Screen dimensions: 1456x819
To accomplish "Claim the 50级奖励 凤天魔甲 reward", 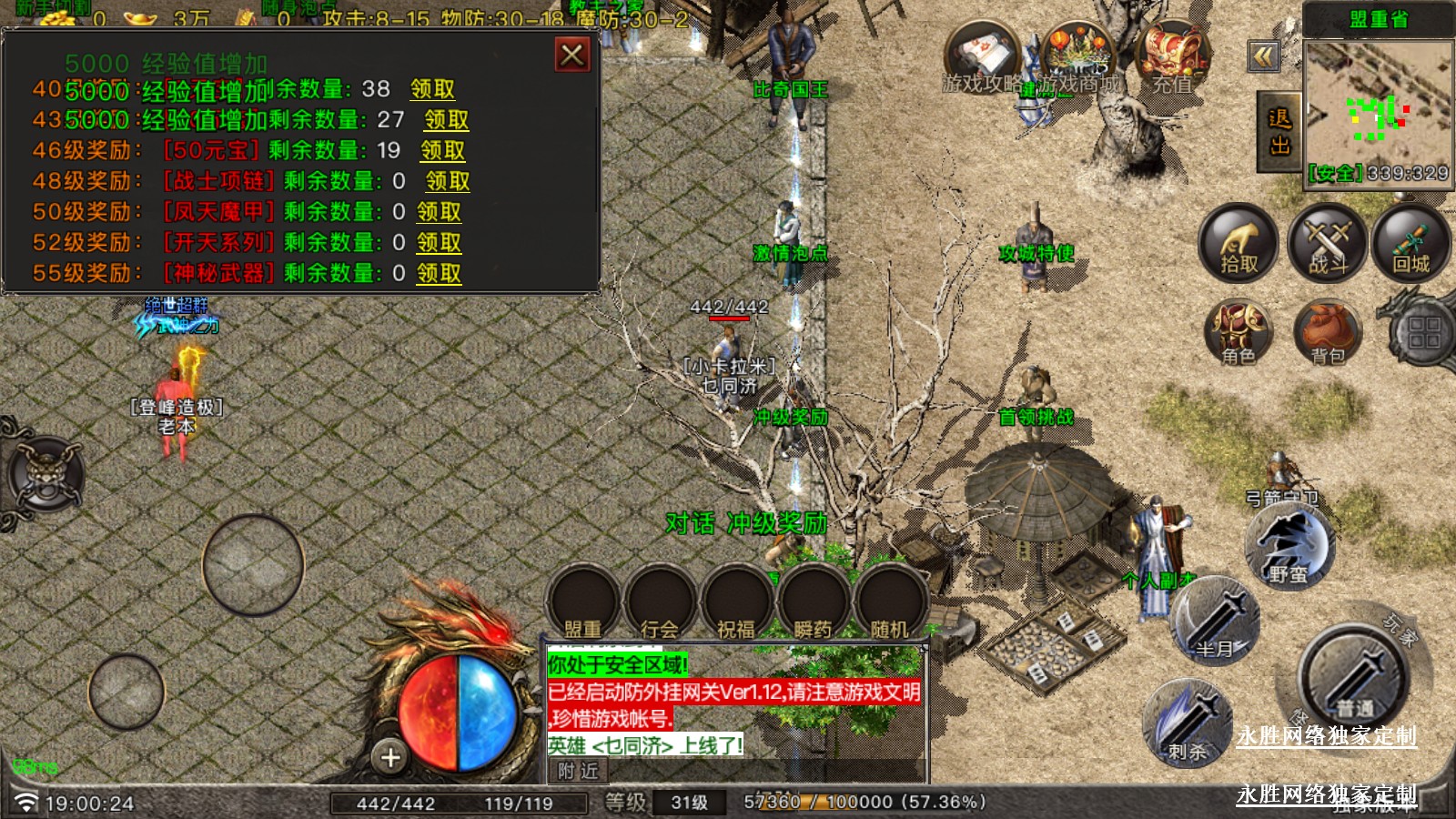I will [x=439, y=212].
